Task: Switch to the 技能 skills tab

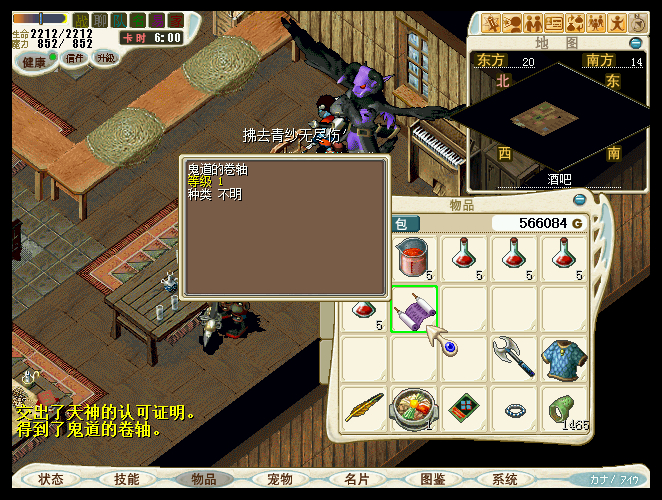Action: point(127,479)
